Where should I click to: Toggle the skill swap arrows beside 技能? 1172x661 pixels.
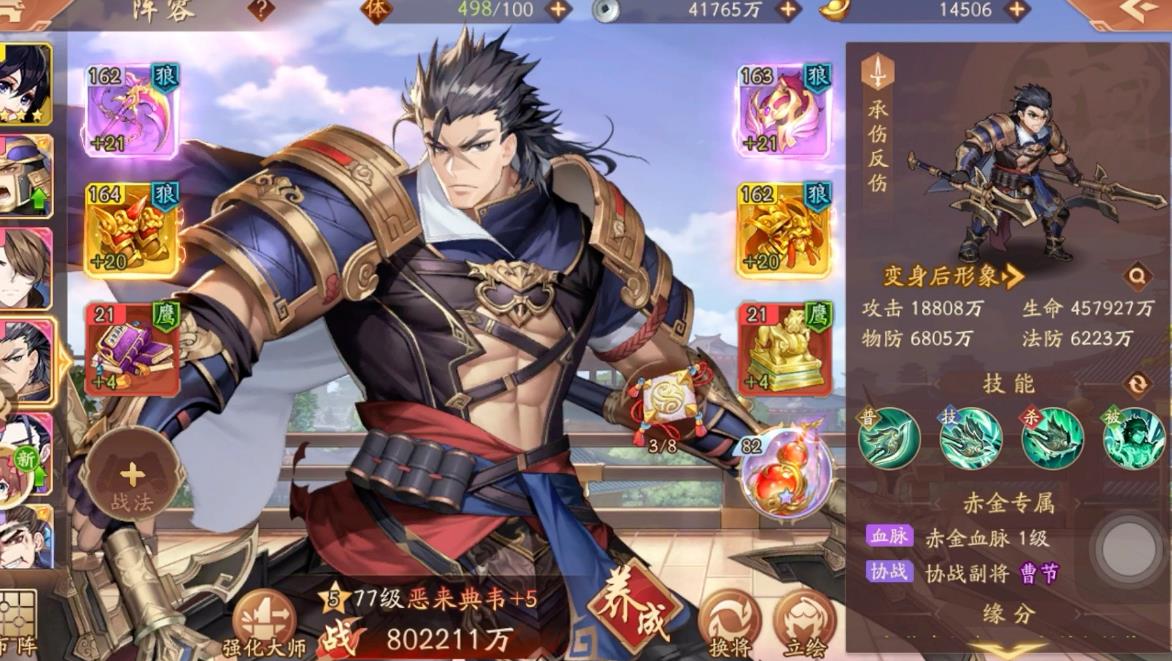(1137, 384)
